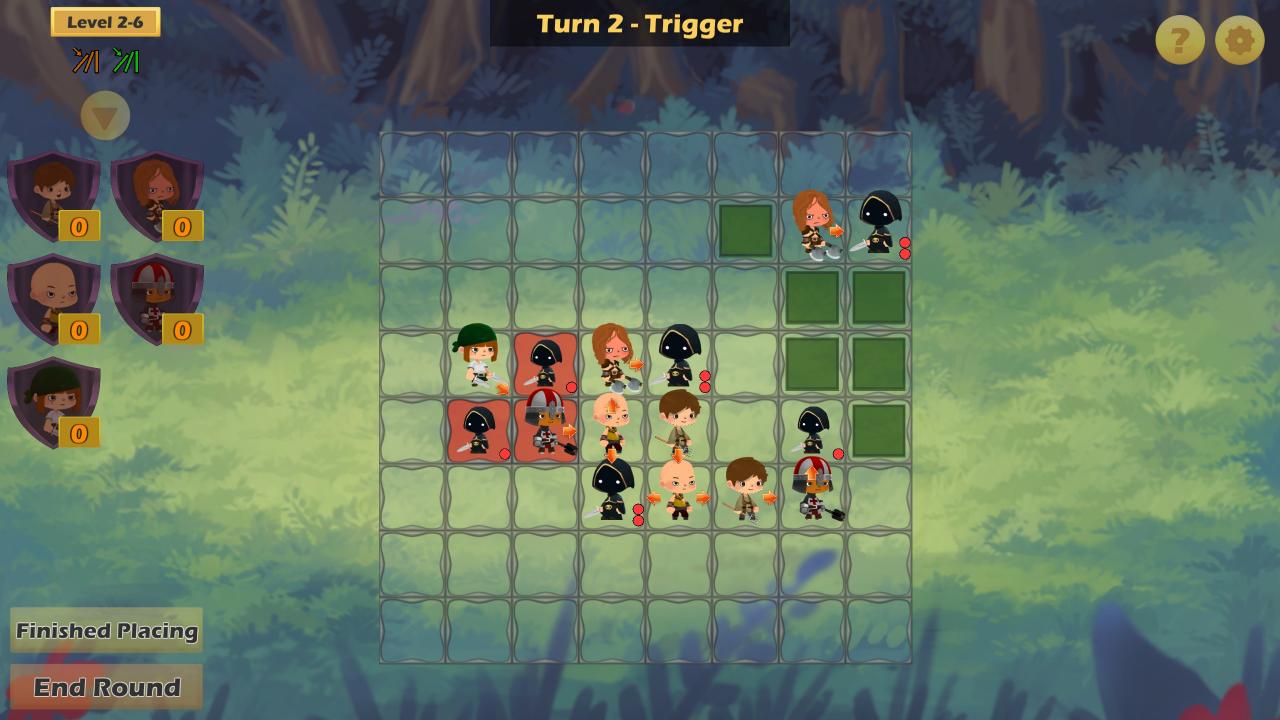Open the question mark help button
Viewport: 1280px width, 720px height.
(x=1180, y=41)
